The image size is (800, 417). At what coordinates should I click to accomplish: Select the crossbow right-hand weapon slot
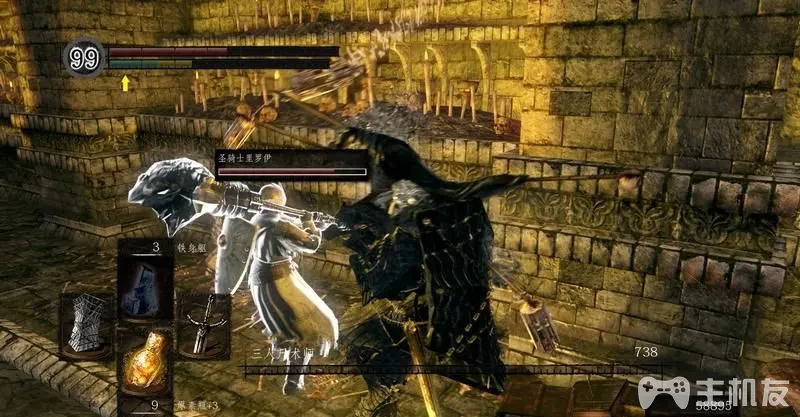click(x=203, y=323)
